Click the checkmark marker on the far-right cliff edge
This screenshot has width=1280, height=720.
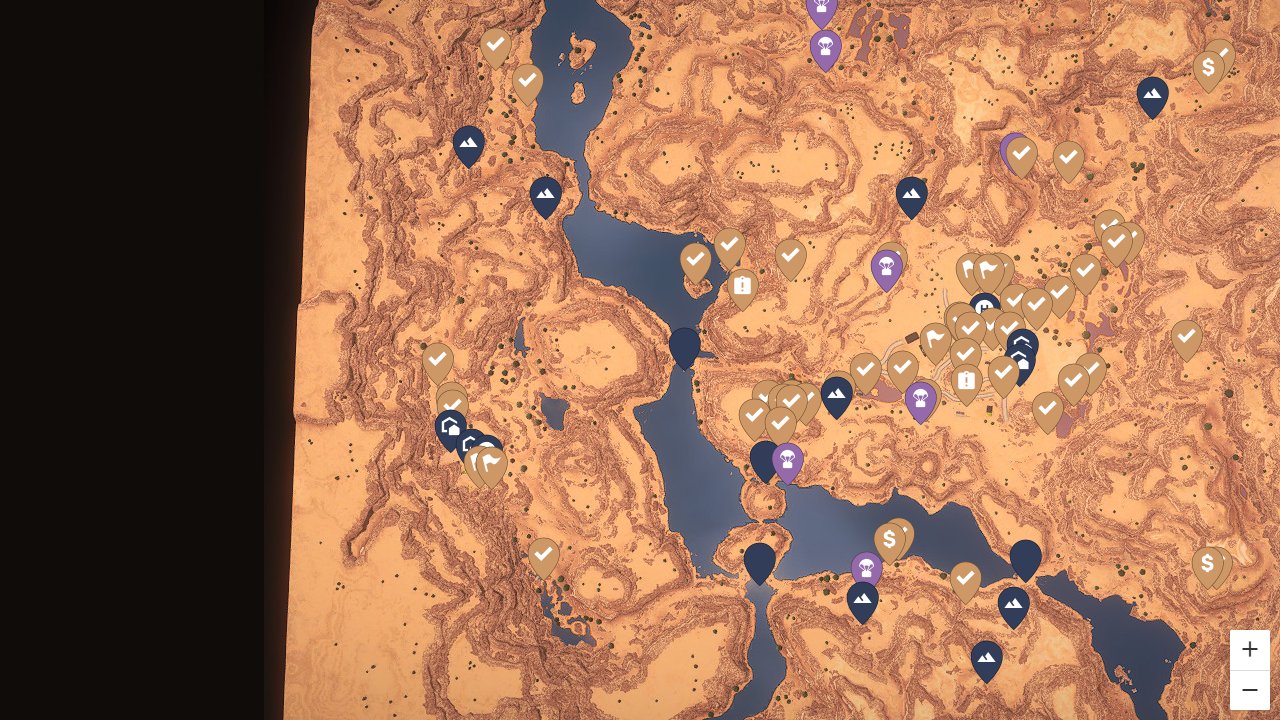[x=1186, y=337]
